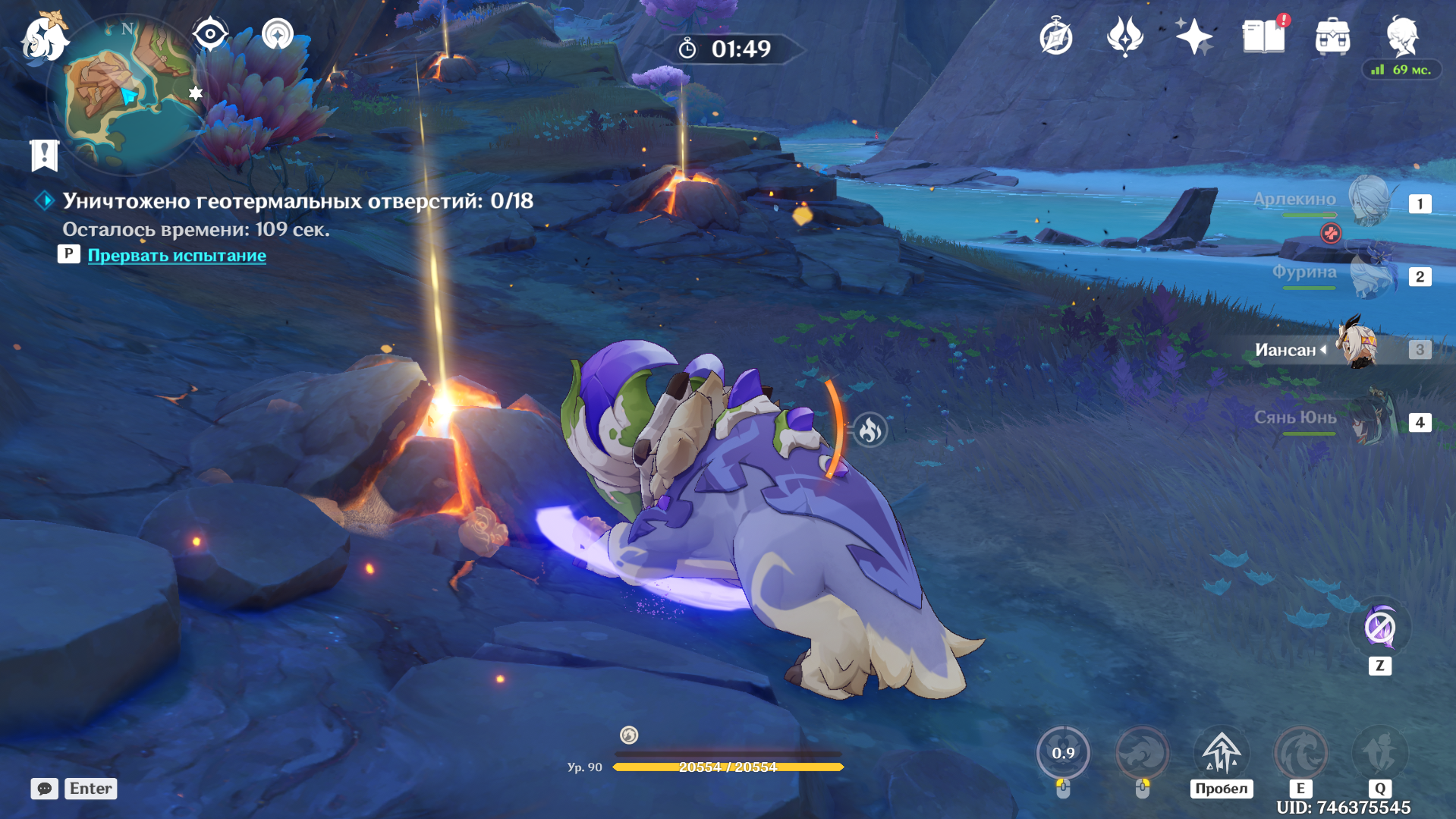The image size is (1456, 819).
Task: Open the quest navigation banner icon
Action: click(45, 155)
